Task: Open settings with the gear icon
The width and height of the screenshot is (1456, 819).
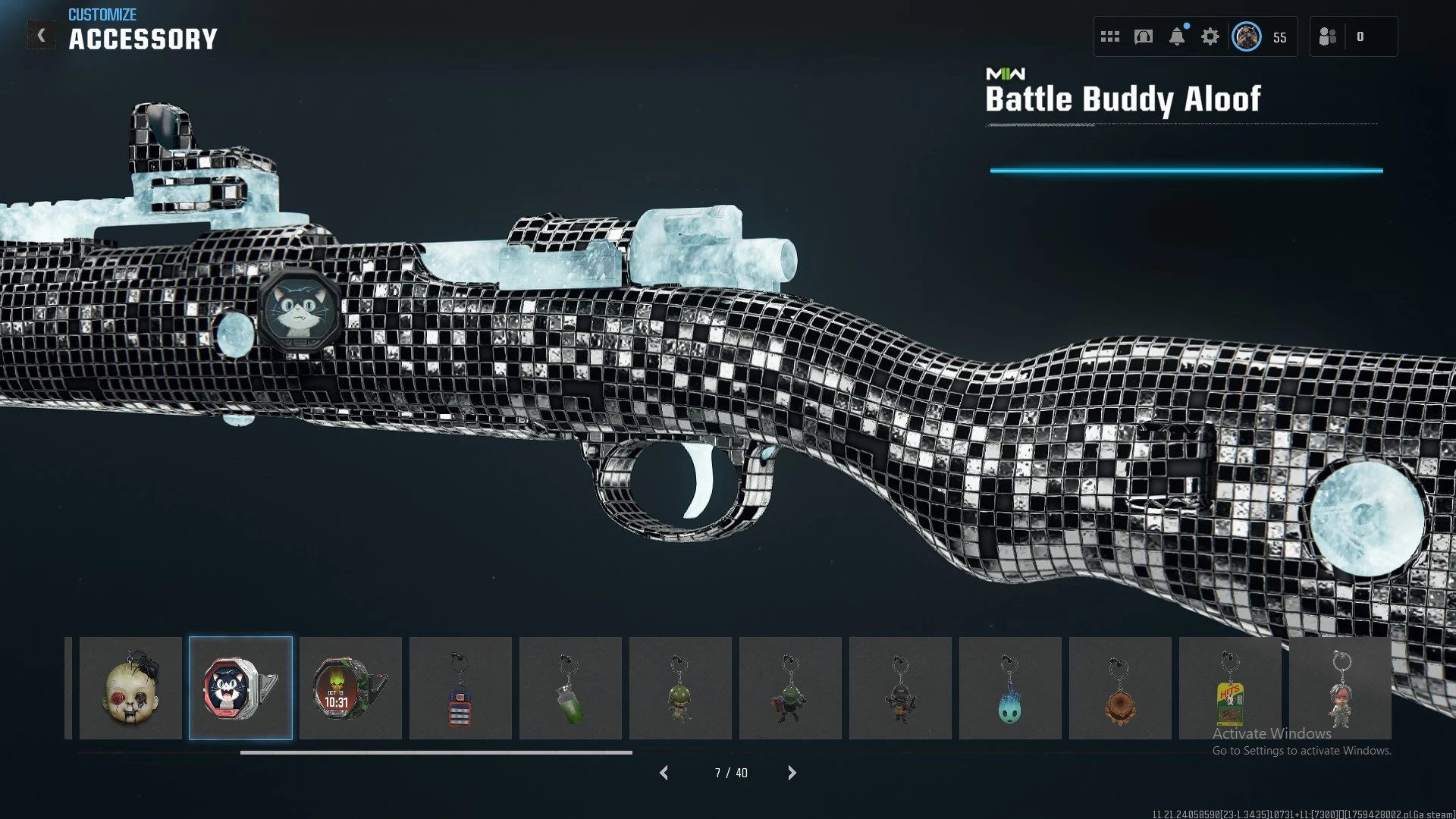Action: click(1210, 36)
